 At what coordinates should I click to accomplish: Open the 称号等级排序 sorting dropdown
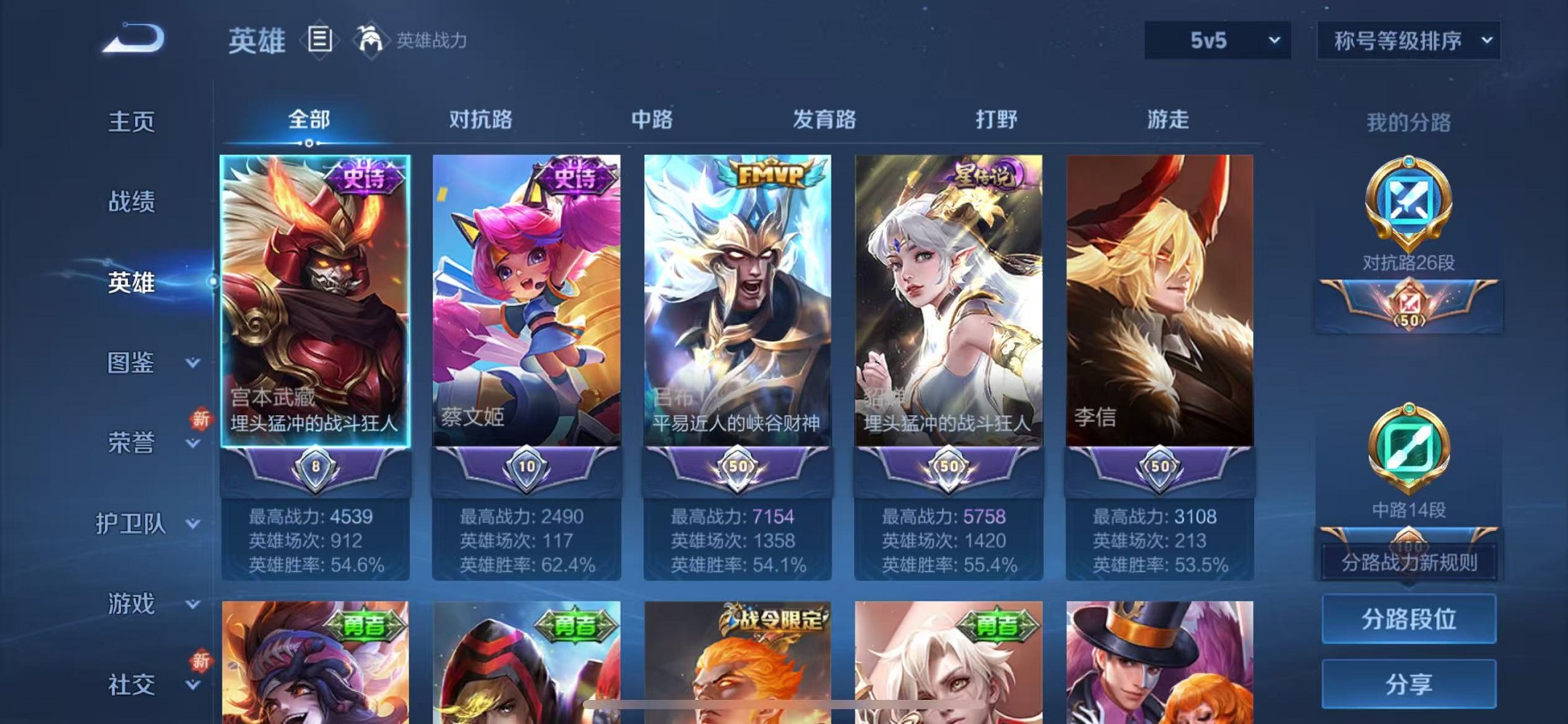tap(1408, 42)
